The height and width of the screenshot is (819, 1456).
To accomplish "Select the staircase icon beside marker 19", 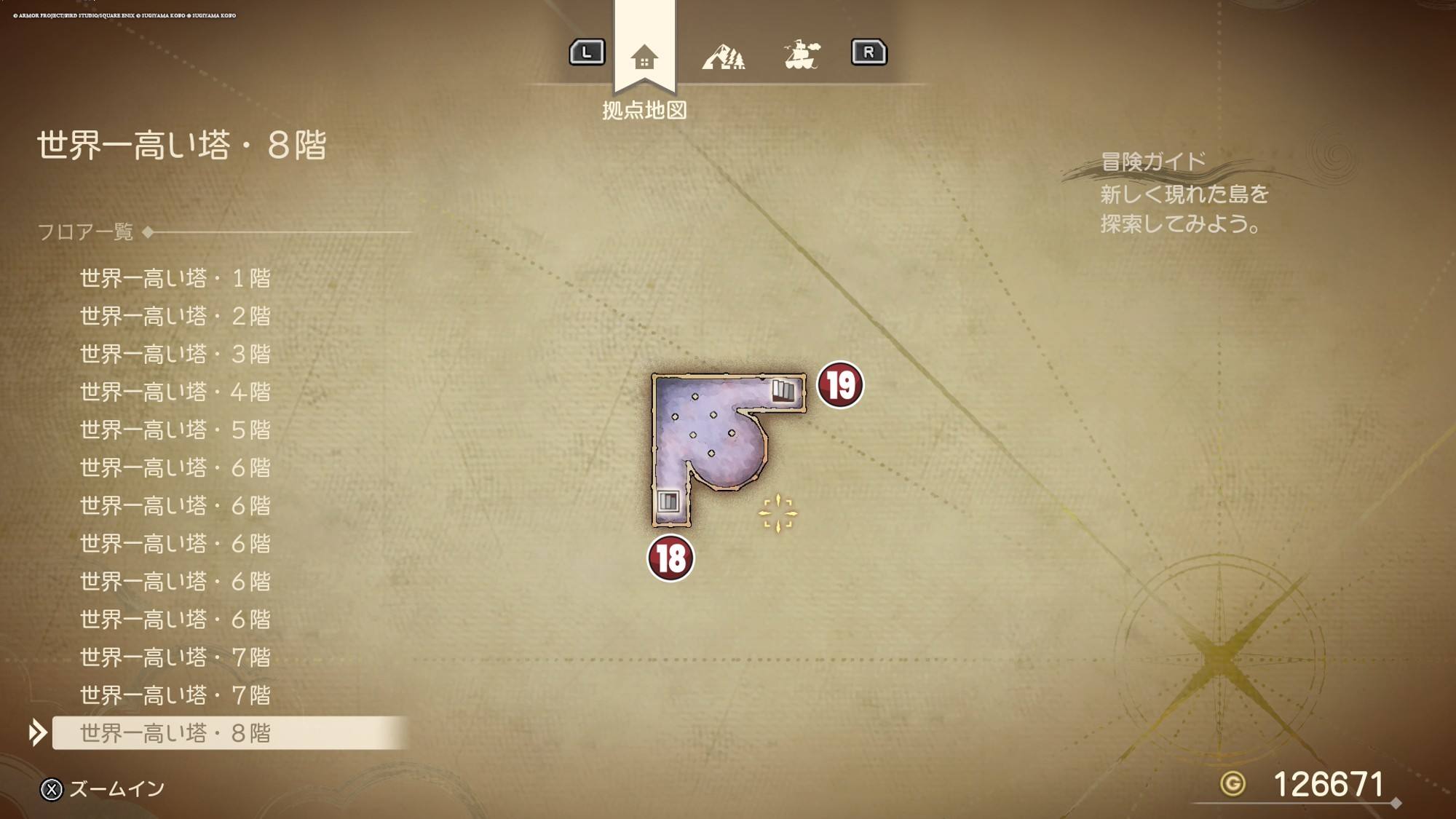I will tap(783, 391).
